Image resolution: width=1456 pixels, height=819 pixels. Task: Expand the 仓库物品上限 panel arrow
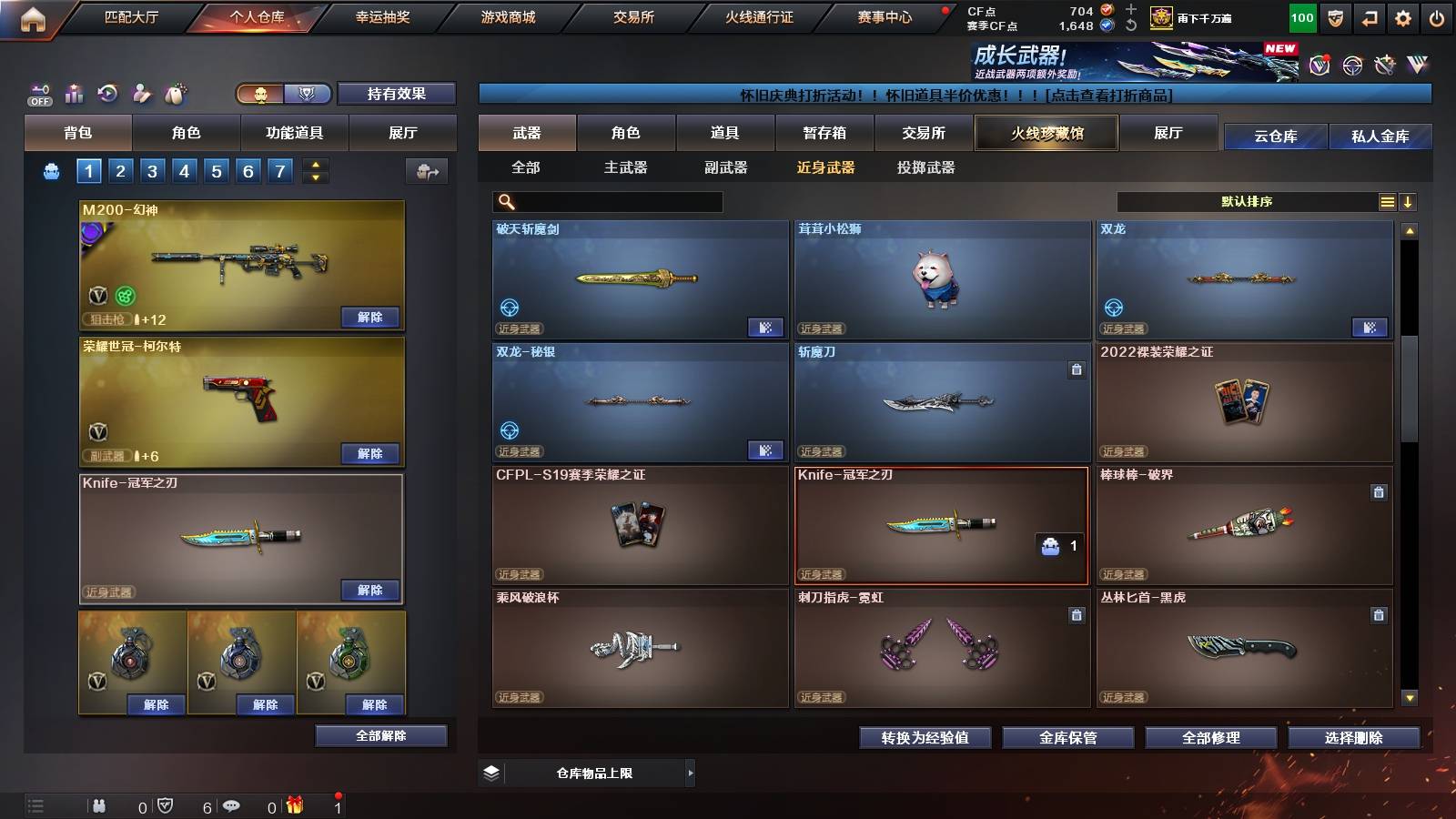[692, 773]
